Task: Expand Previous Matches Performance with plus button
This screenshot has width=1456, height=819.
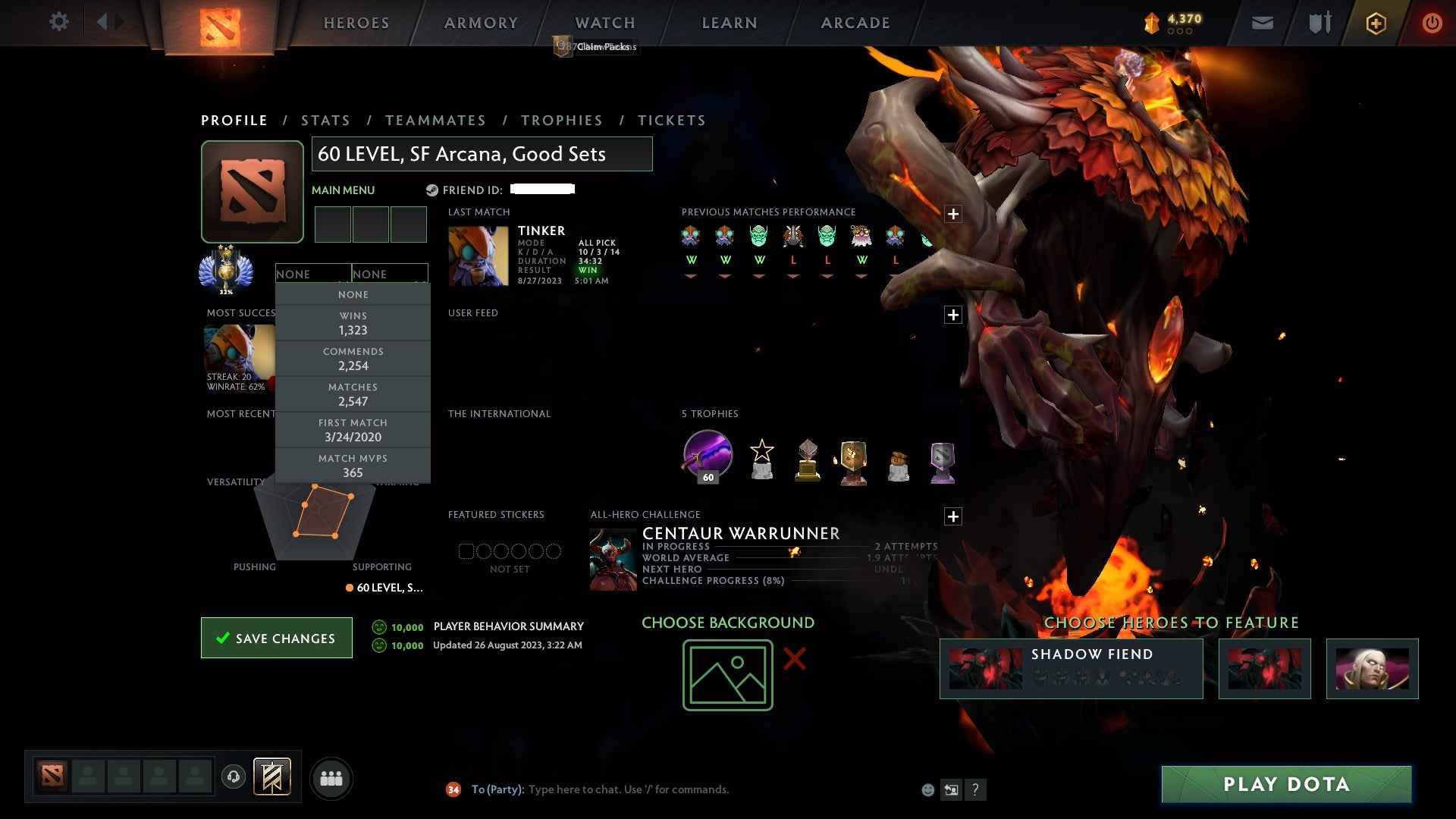Action: coord(952,214)
